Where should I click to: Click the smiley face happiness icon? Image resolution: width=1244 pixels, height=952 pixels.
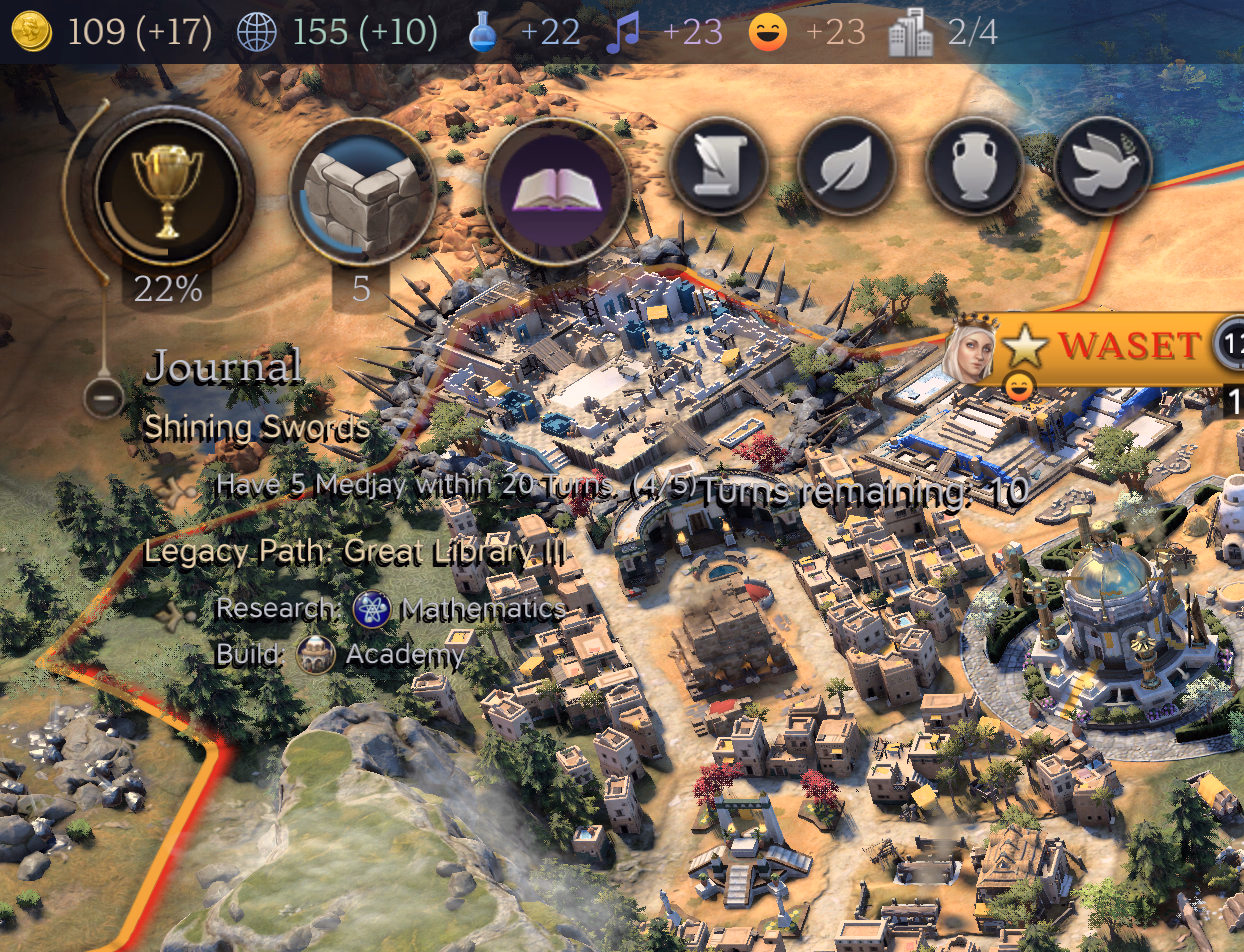(x=768, y=33)
